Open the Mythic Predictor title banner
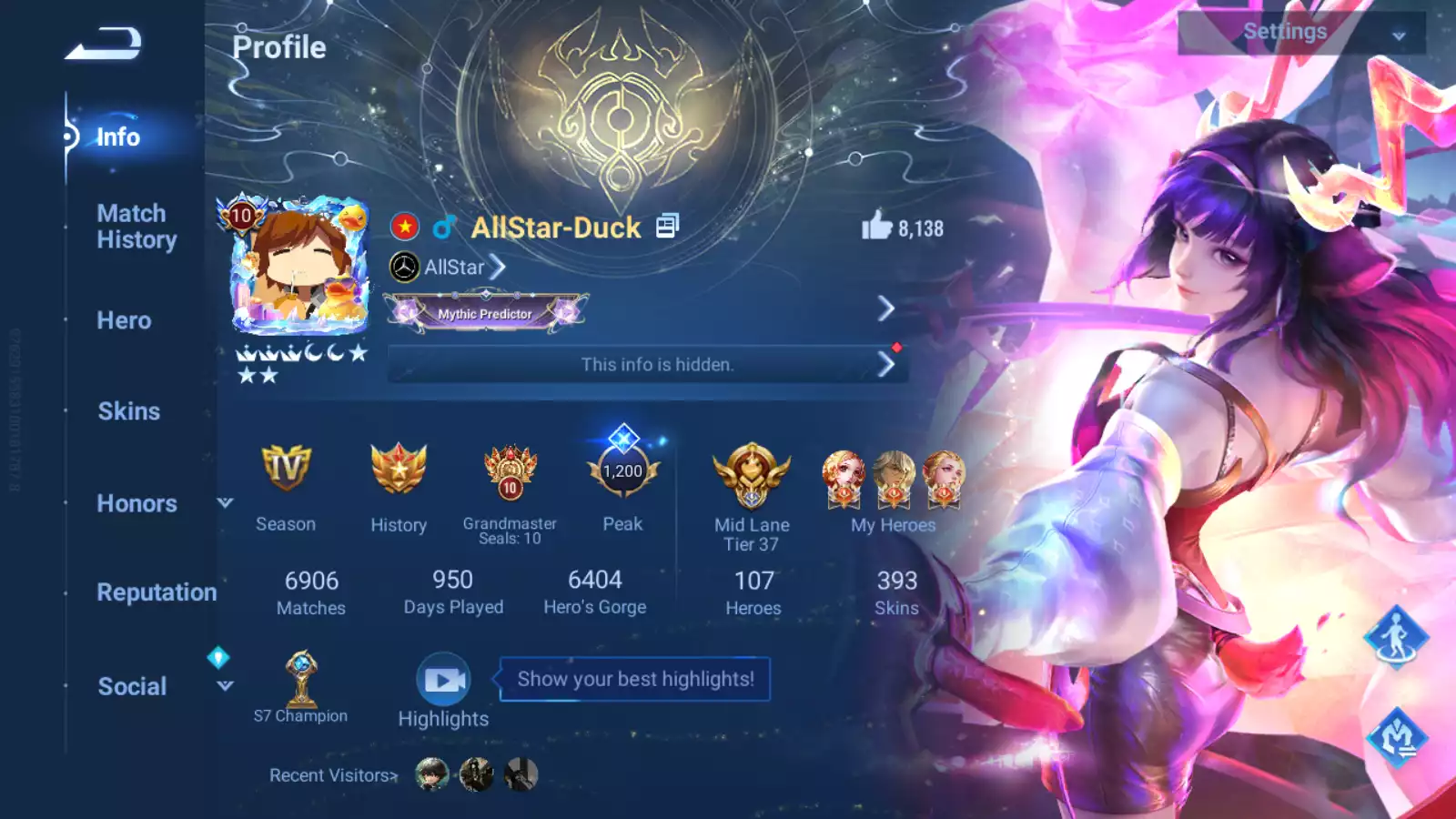The height and width of the screenshot is (819, 1456). [x=486, y=313]
